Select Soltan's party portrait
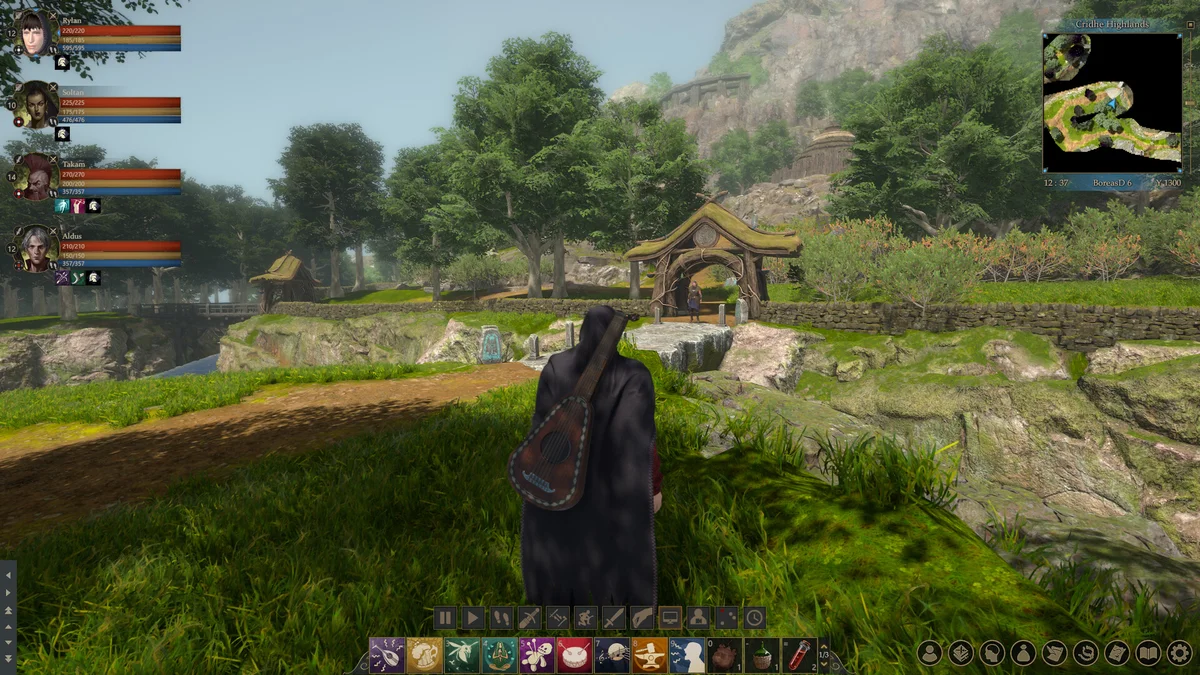Image resolution: width=1200 pixels, height=675 pixels. [36, 105]
